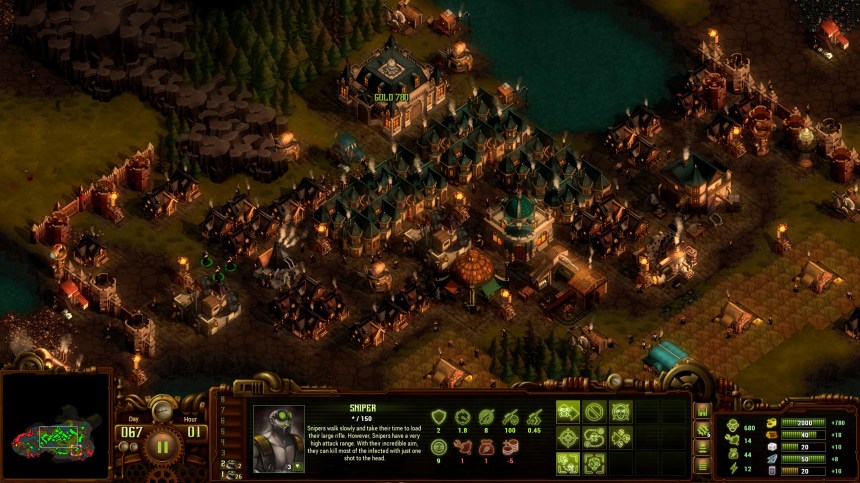Click the arrows-and-line button above the menu
Viewport: 860px width, 483px height.
[701, 447]
